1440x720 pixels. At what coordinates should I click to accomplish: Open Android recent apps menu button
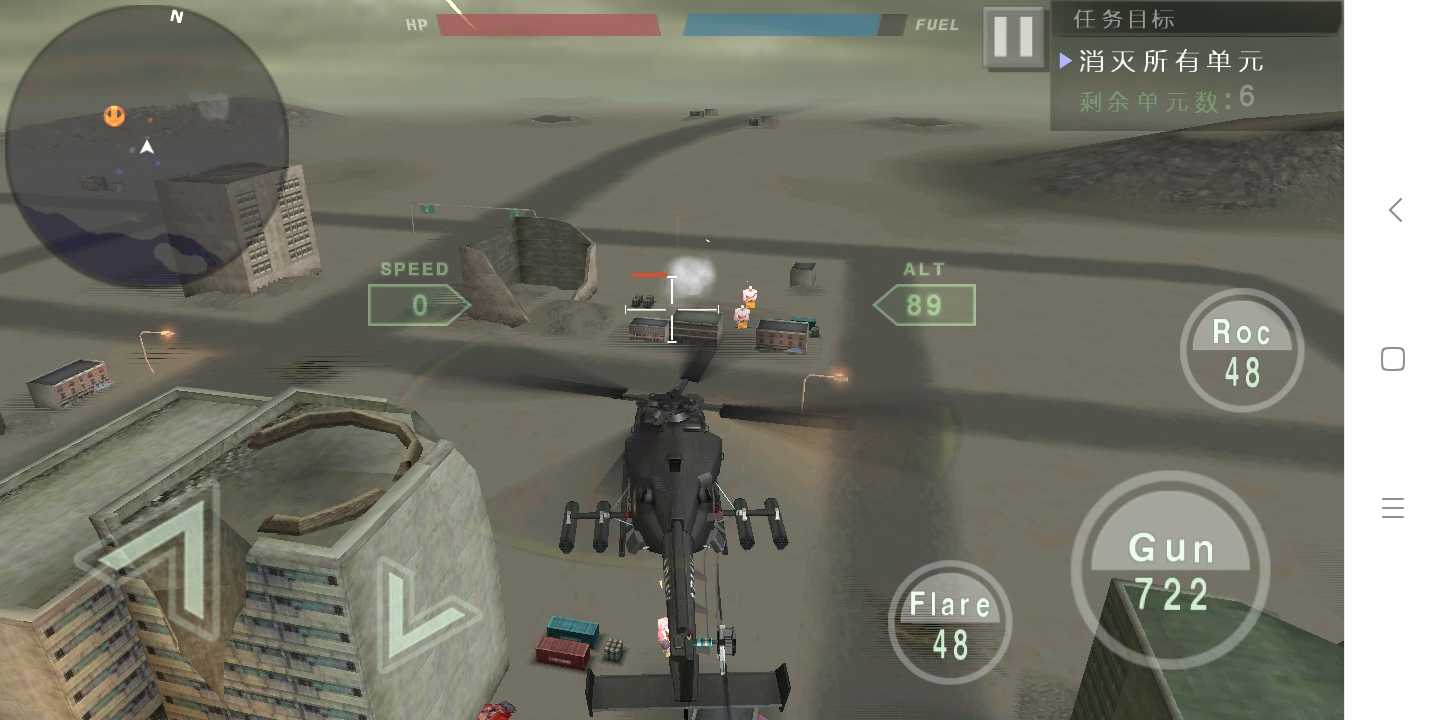tap(1393, 509)
